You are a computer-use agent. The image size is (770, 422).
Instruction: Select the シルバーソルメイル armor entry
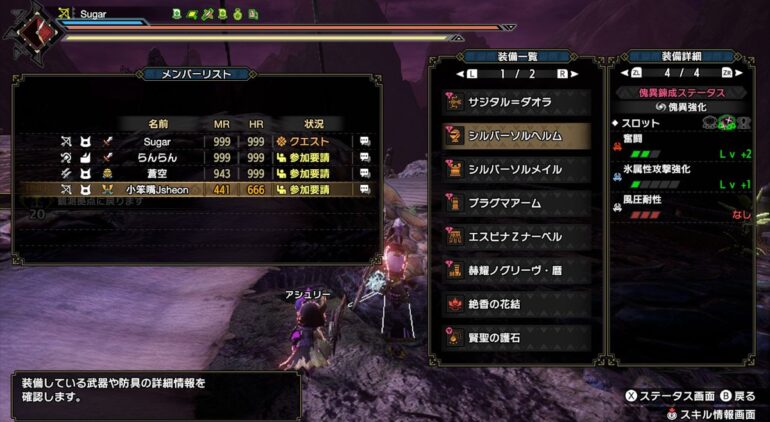tap(516, 170)
